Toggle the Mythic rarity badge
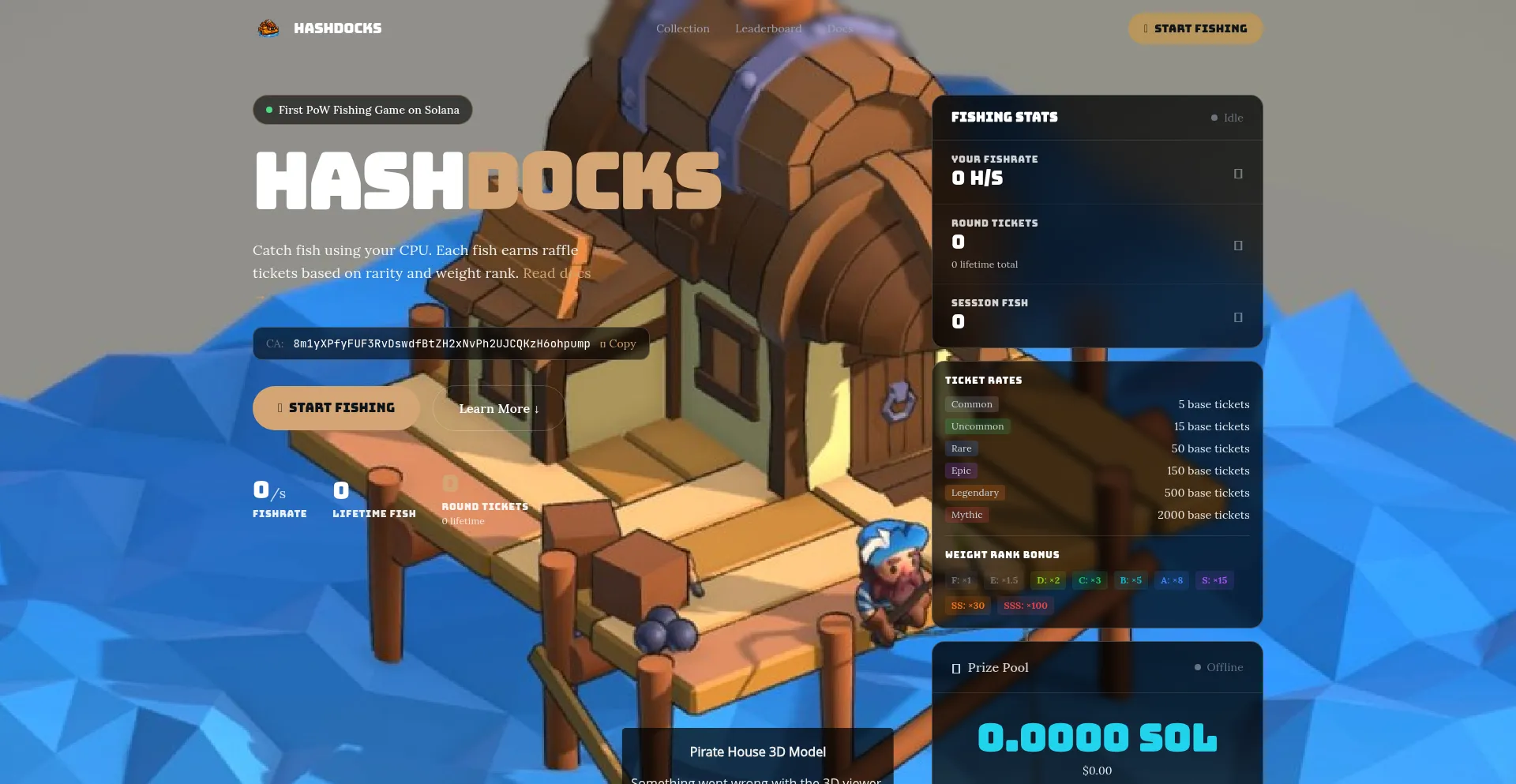The image size is (1516, 784). click(x=966, y=515)
